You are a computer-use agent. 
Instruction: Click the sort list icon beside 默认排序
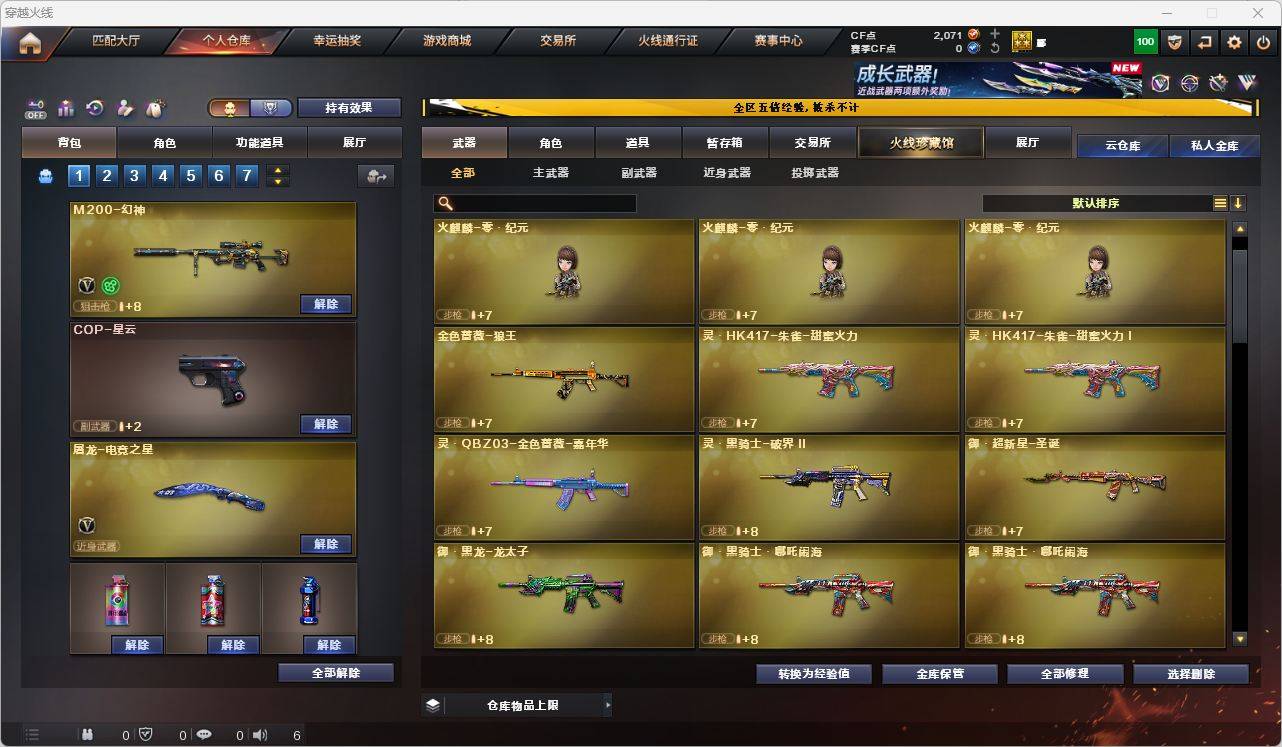click(x=1219, y=203)
